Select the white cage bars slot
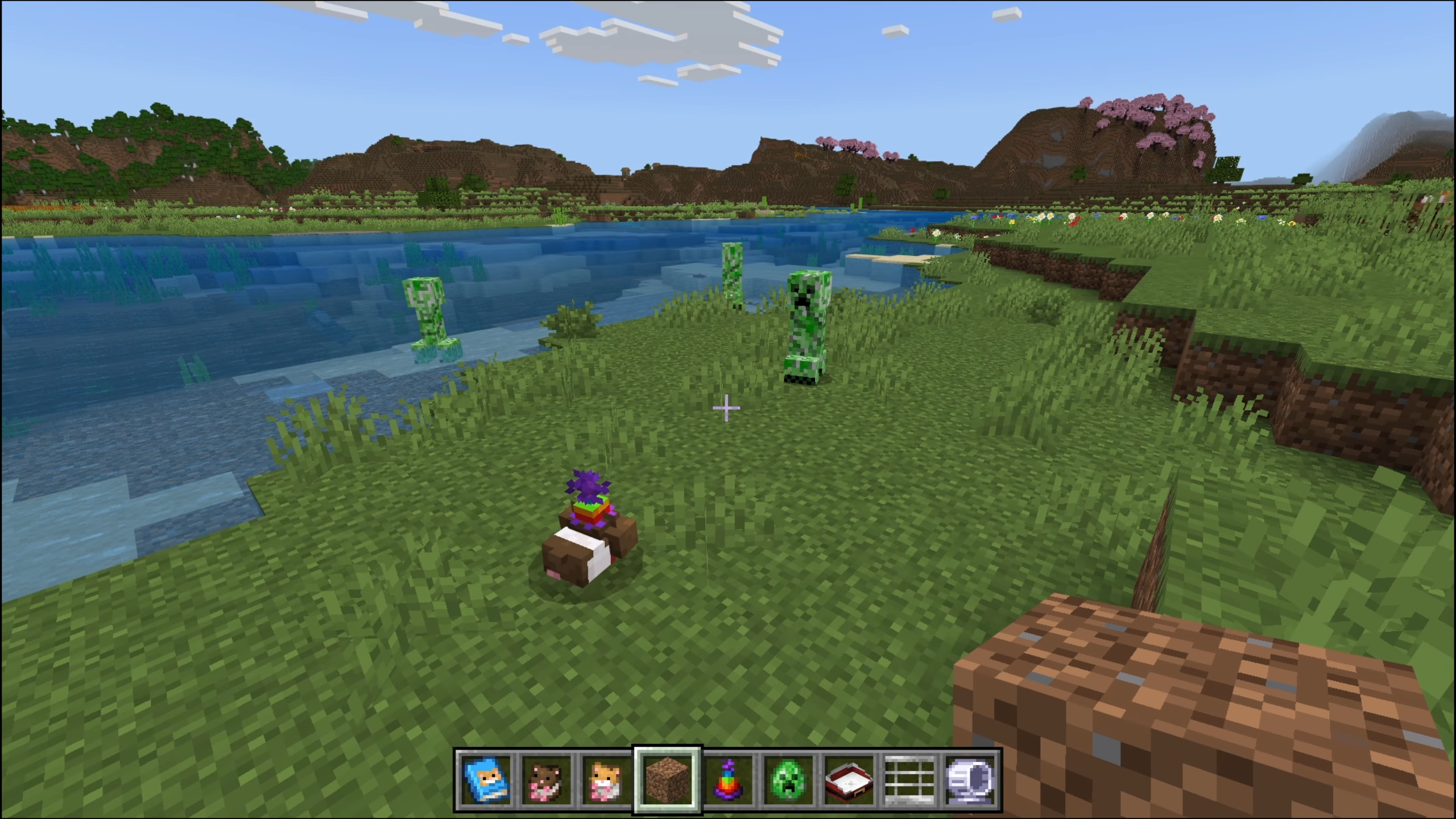 tap(910, 779)
